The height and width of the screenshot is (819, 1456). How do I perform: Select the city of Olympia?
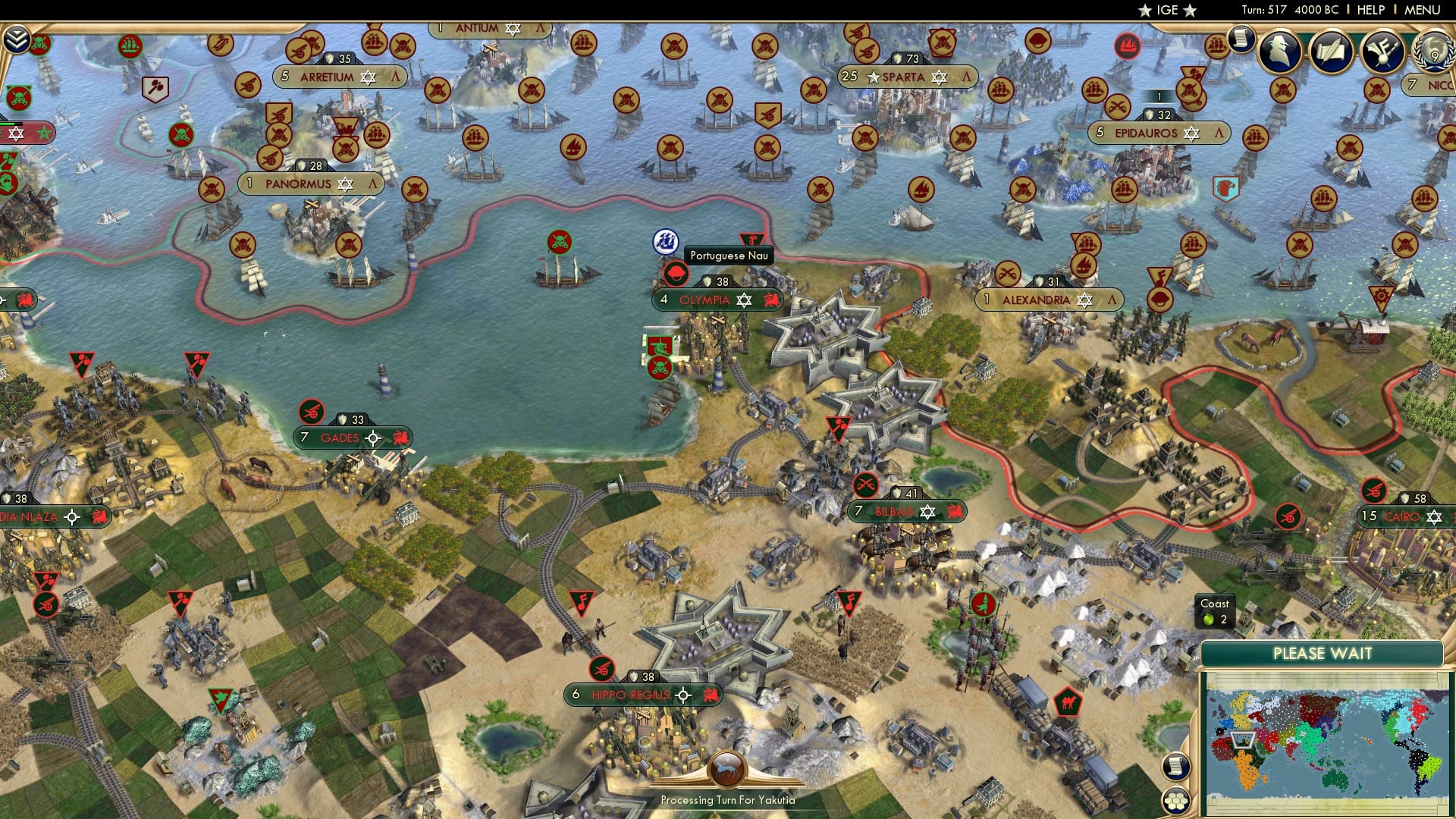(x=705, y=300)
